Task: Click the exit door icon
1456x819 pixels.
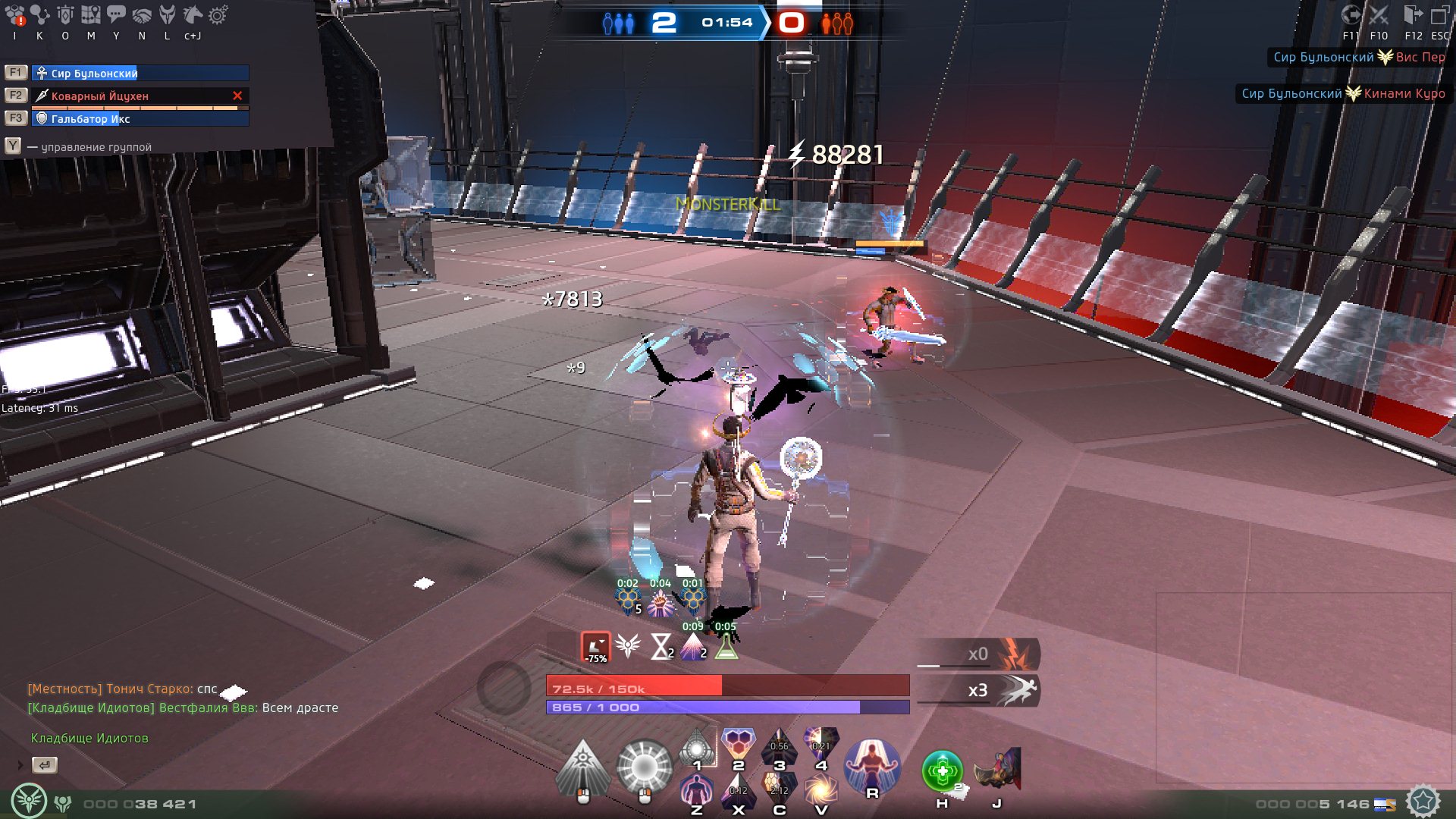Action: click(1413, 15)
